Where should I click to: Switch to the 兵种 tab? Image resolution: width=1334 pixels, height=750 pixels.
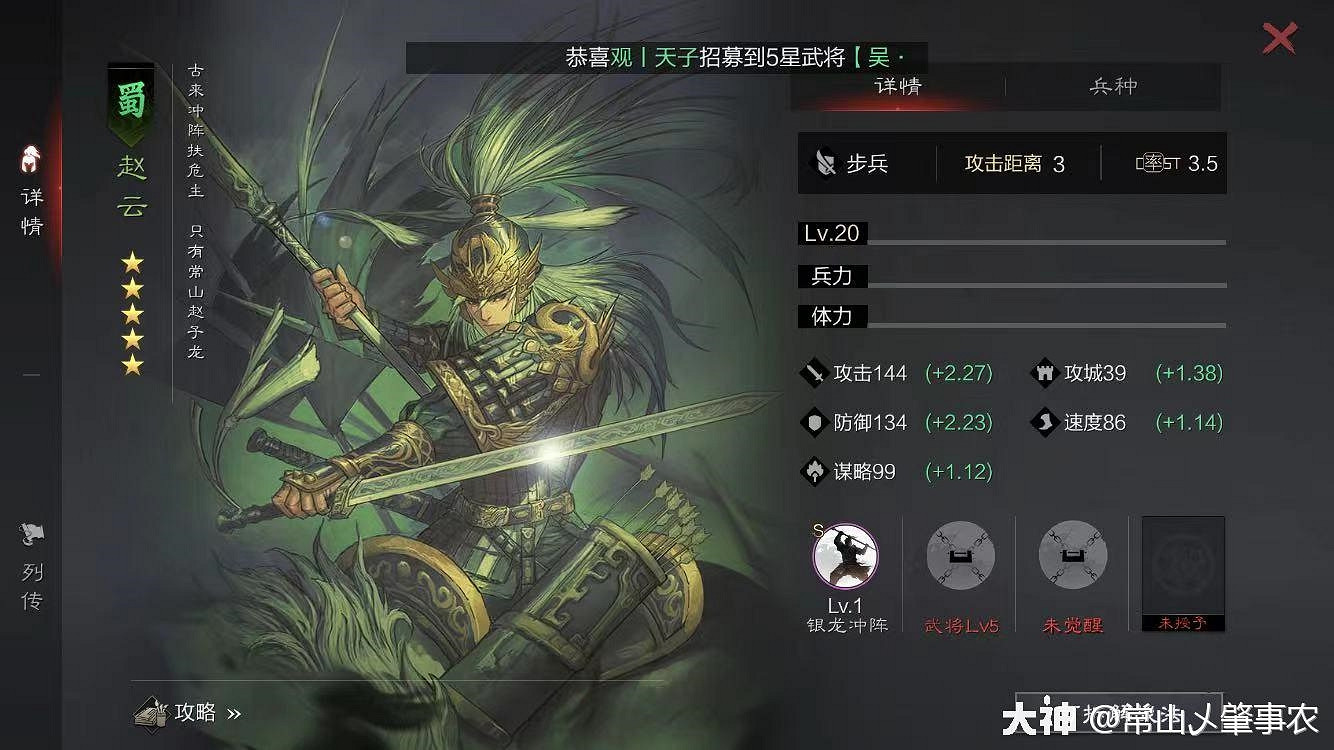tap(1112, 87)
